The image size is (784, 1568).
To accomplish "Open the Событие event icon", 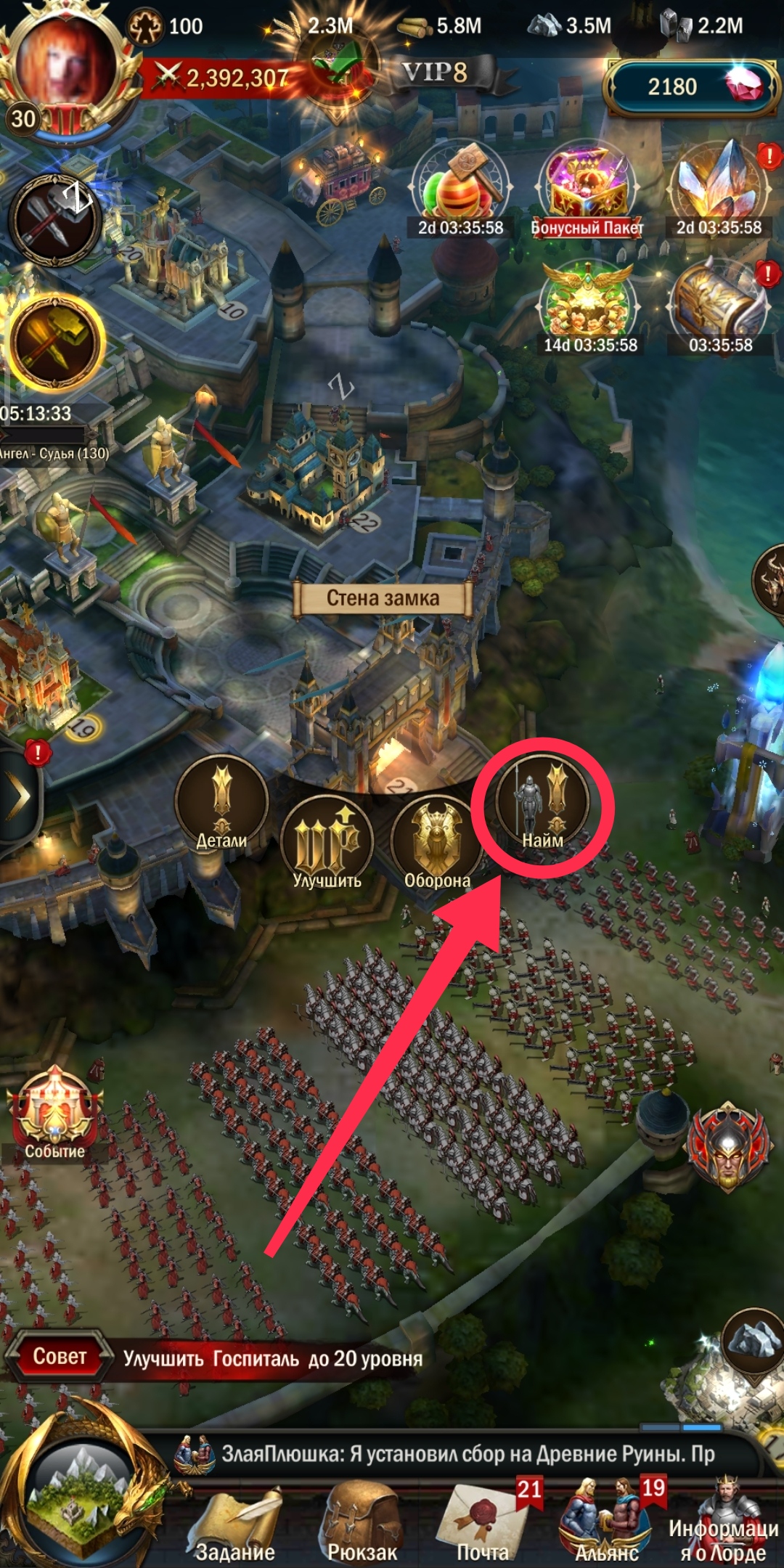I will tap(55, 1112).
